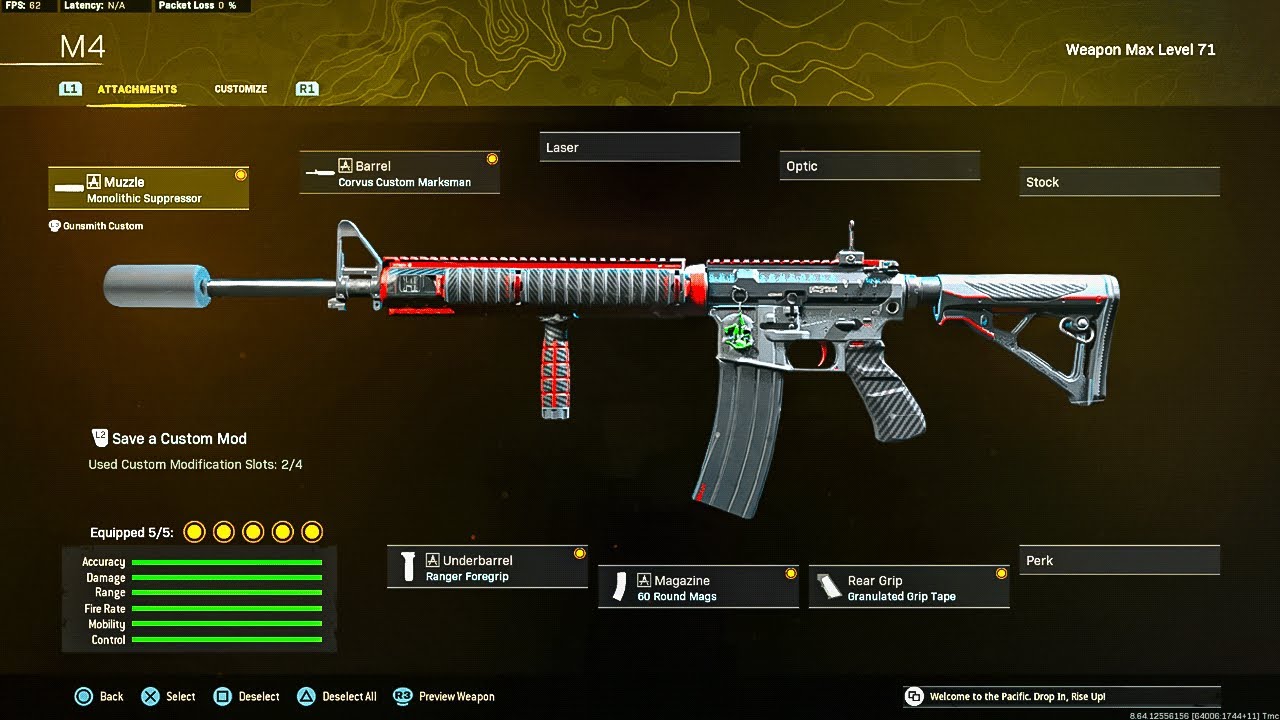Viewport: 1280px width, 720px height.
Task: Select the Muzzle Monolithic Suppressor slot
Action: [x=148, y=189]
